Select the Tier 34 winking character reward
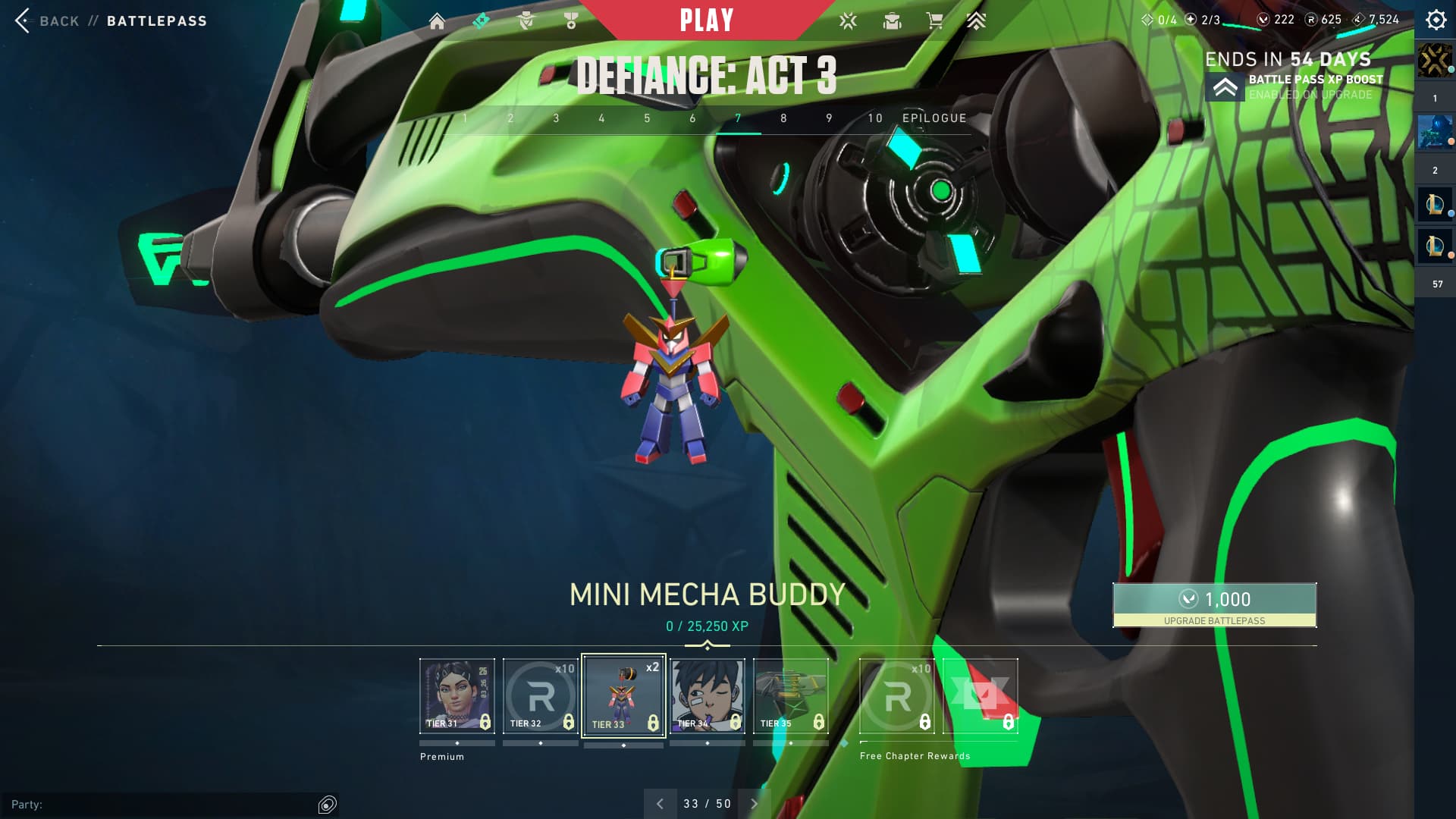1456x819 pixels. point(707,695)
